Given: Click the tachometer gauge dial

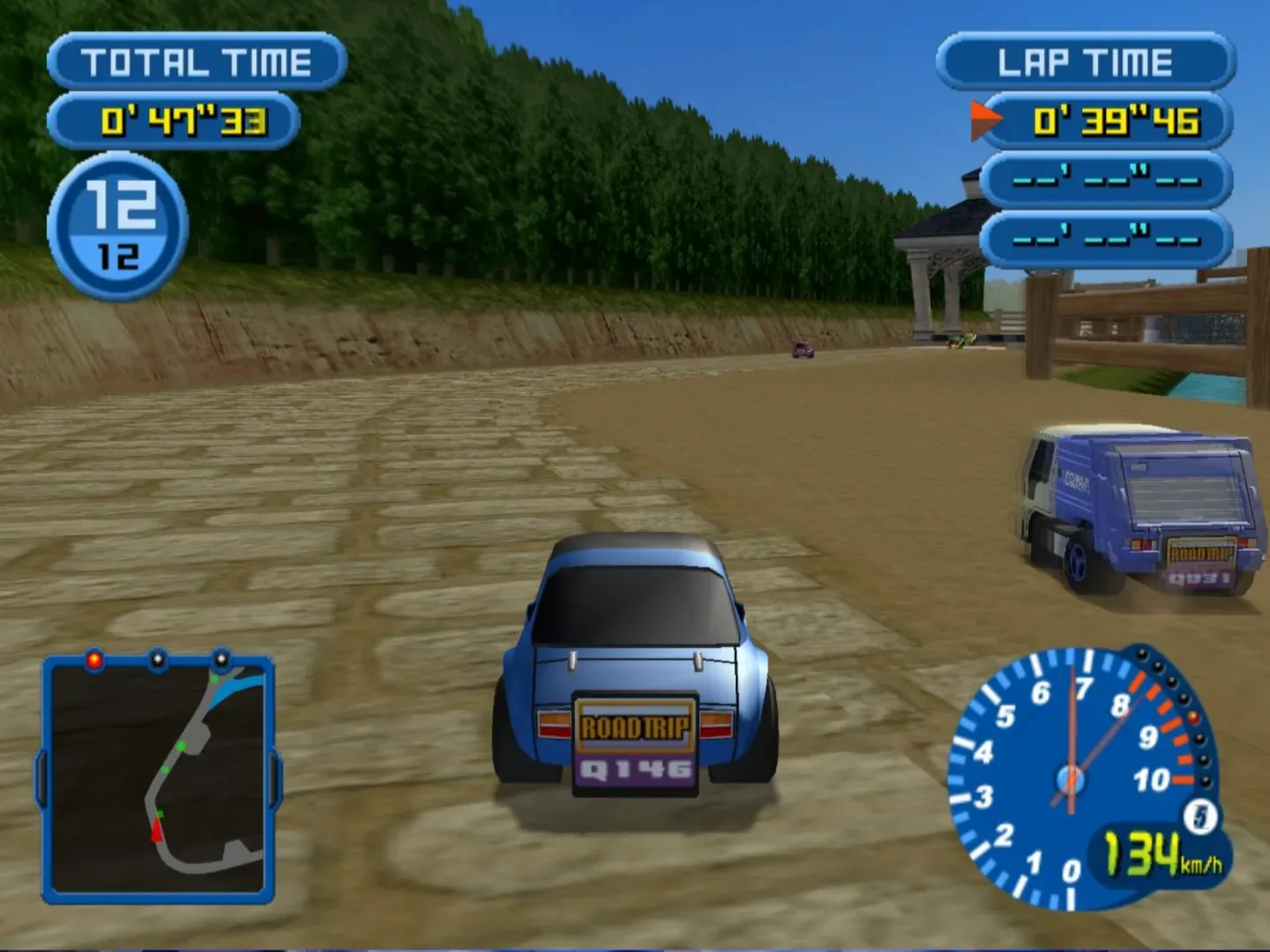Looking at the screenshot, I should tap(1072, 780).
